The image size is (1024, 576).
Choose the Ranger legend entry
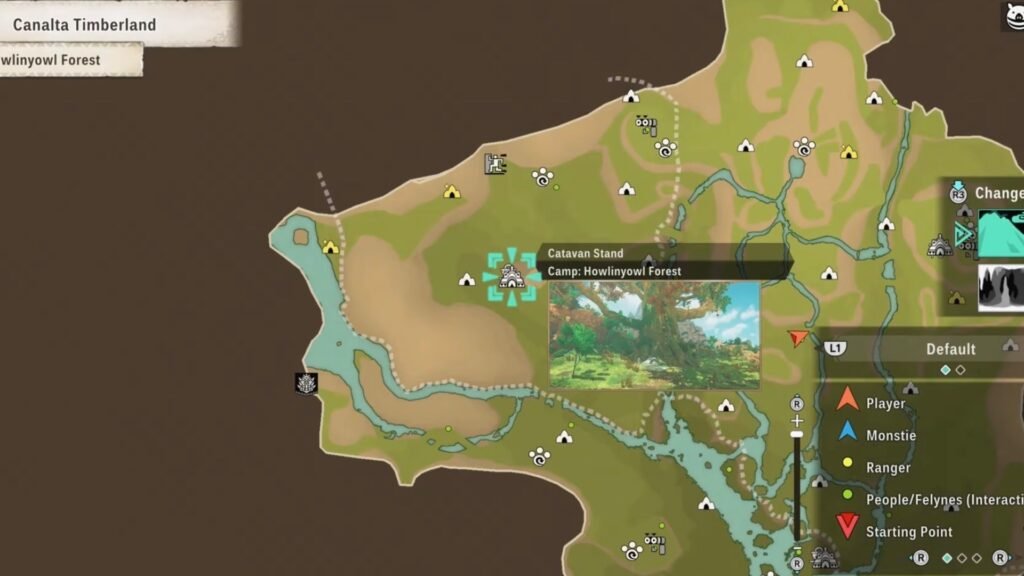tap(888, 467)
